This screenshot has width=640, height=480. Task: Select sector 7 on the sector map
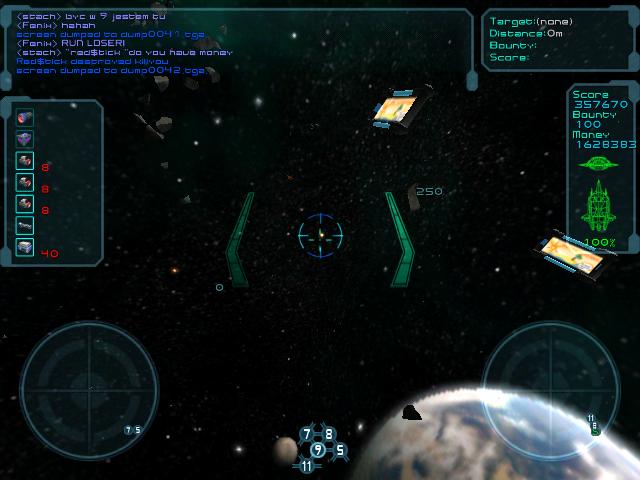(x=308, y=435)
